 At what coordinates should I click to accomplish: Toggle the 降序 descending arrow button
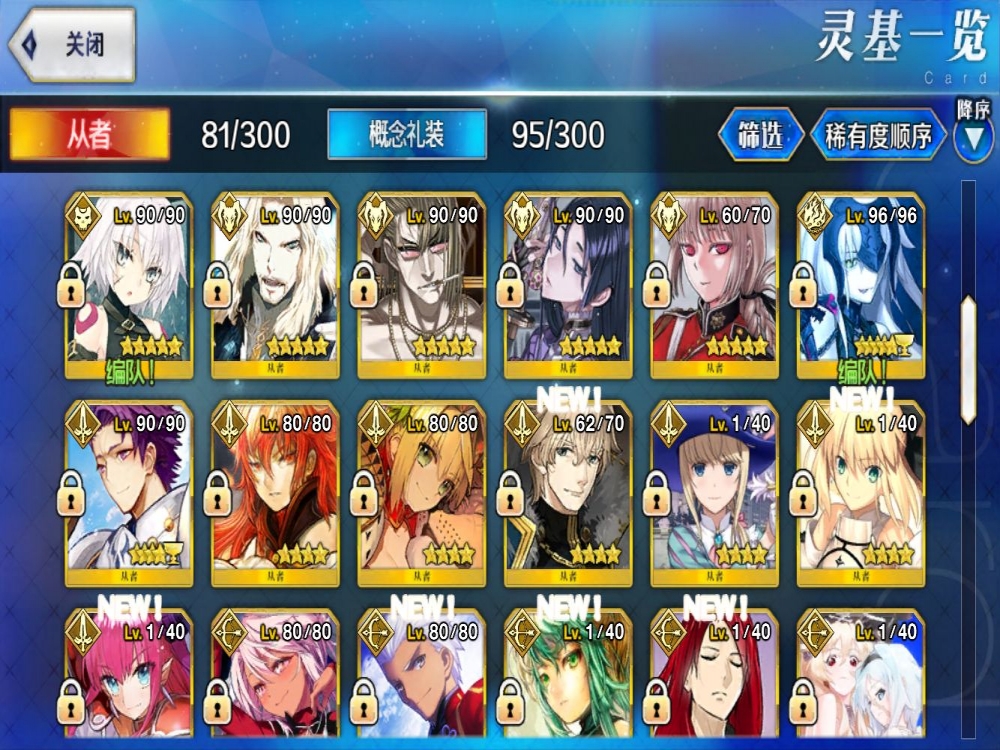pos(972,138)
